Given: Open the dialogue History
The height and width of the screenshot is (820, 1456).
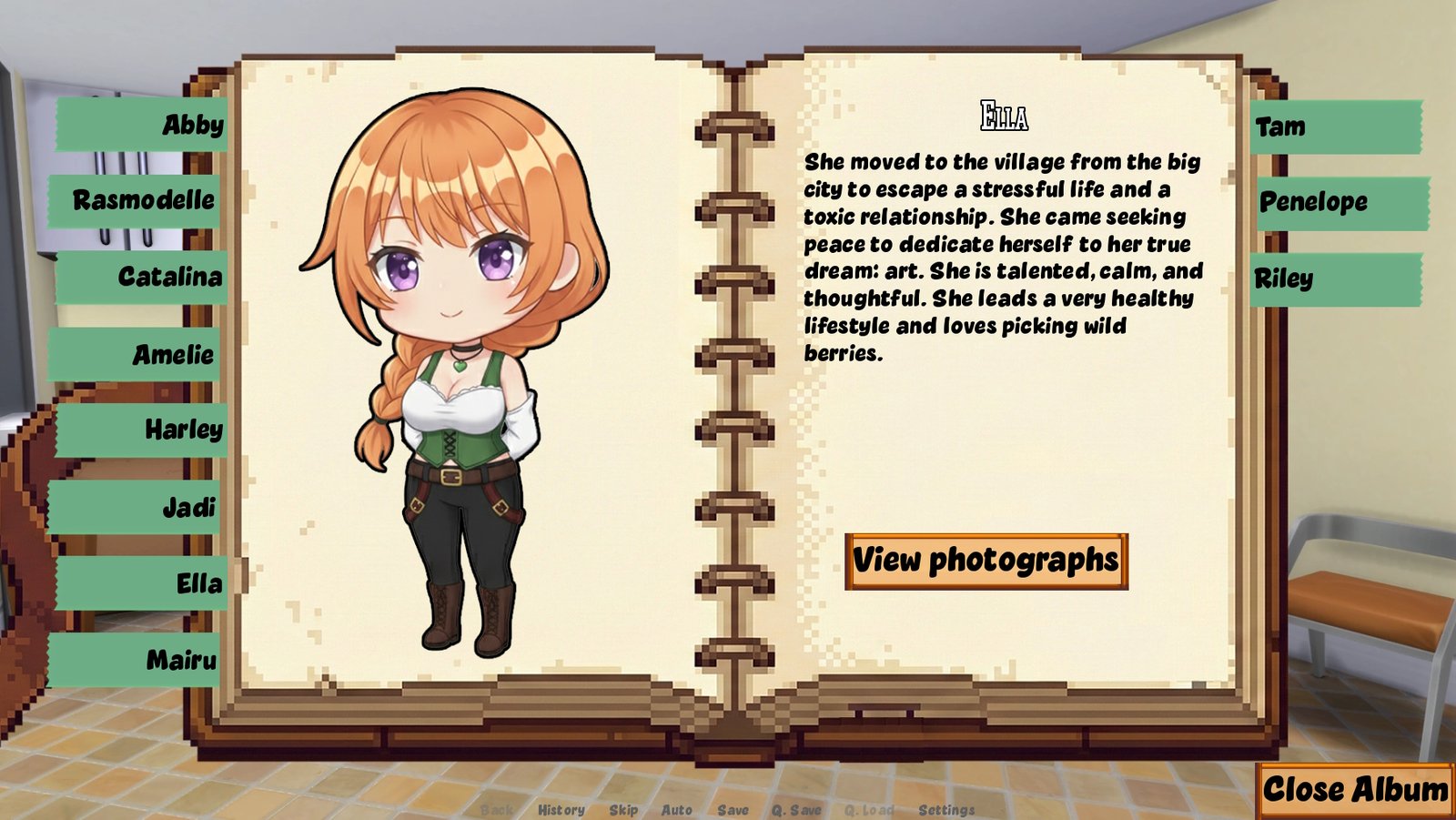Looking at the screenshot, I should tap(561, 810).
